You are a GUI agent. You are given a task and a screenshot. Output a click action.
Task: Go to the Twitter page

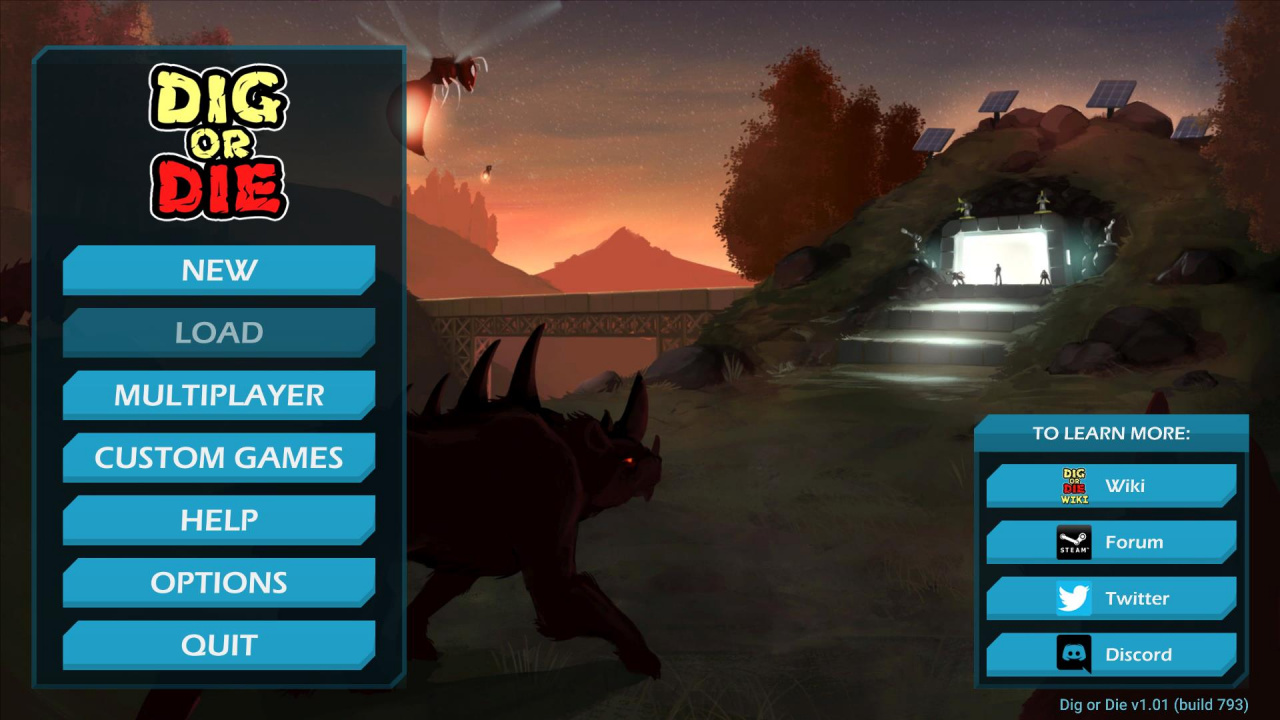click(1111, 598)
